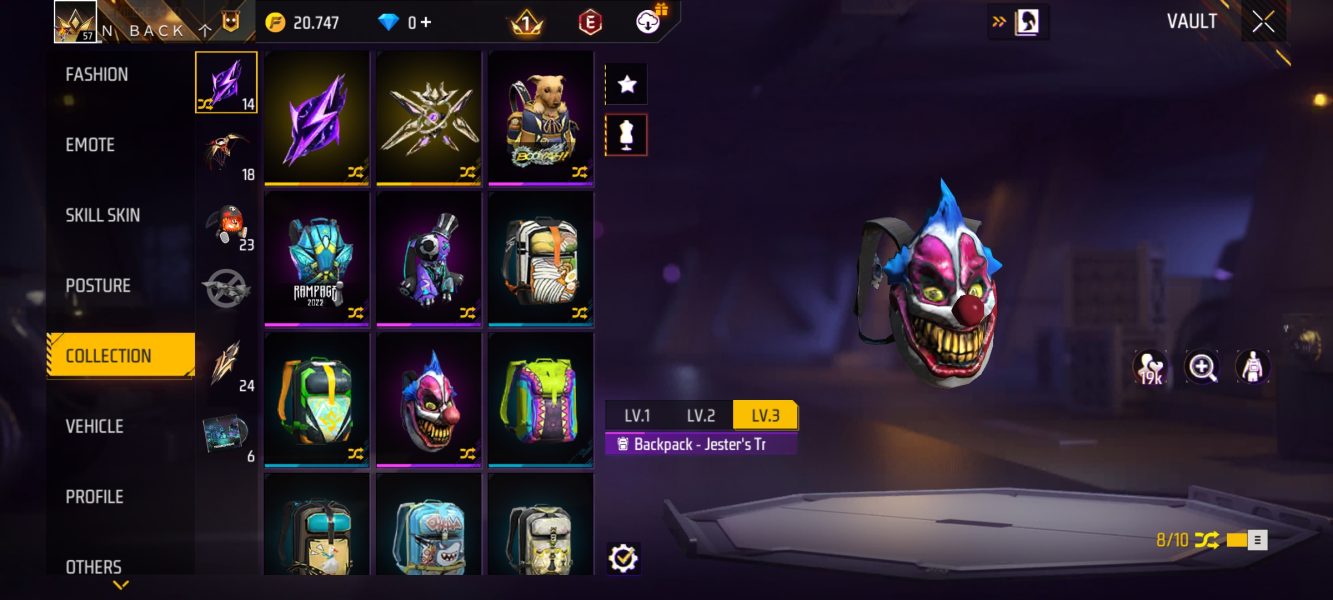Switch to the Vehicle section
1333x600 pixels.
(95, 426)
